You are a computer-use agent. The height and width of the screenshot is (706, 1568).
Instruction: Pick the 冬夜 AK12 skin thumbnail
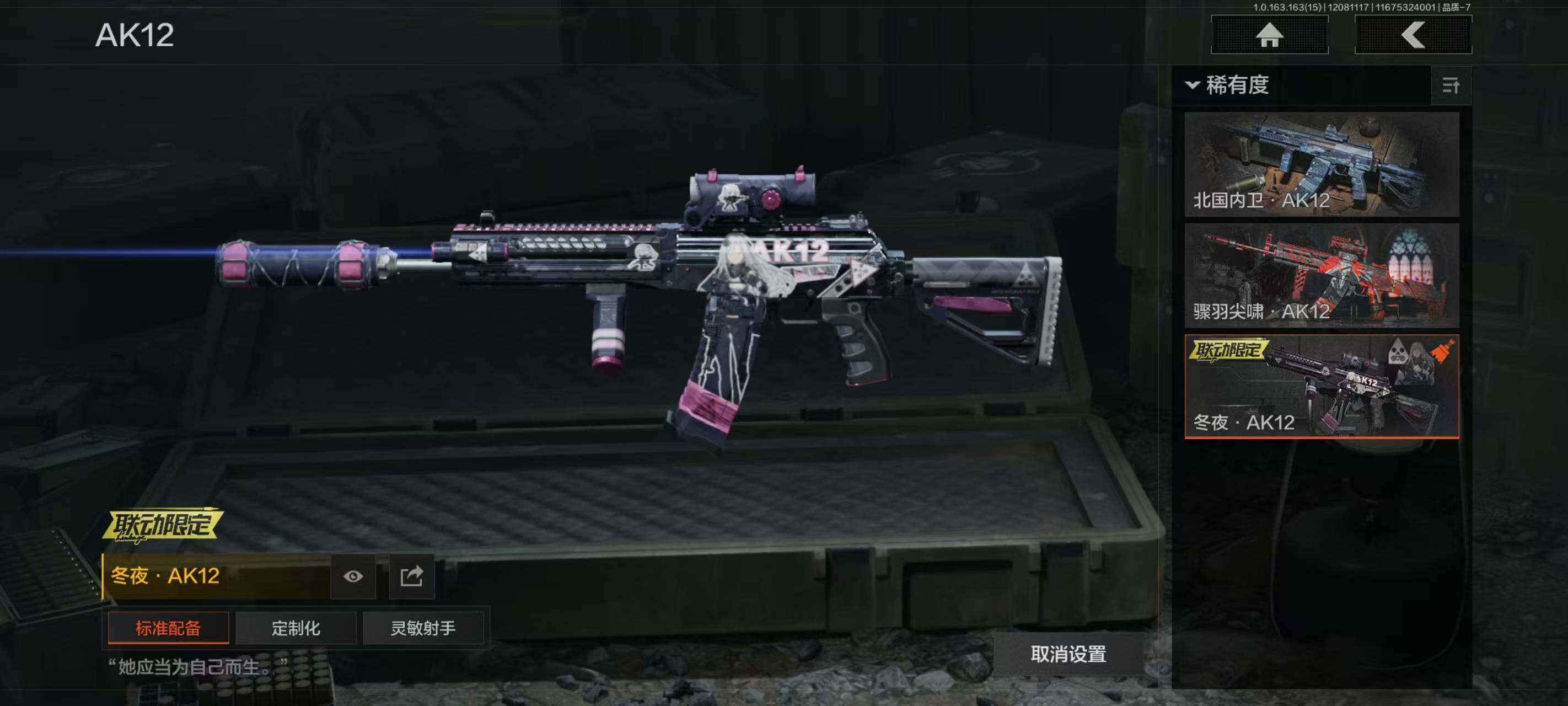tap(1322, 386)
